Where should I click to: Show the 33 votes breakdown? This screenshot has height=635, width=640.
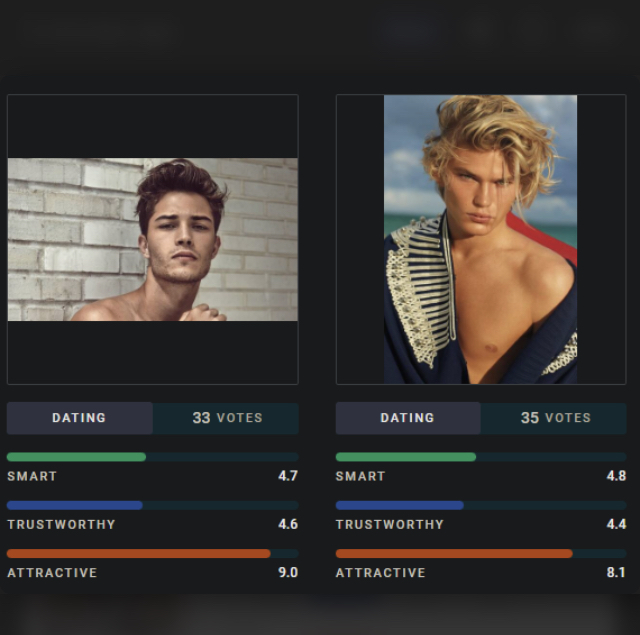coord(226,418)
